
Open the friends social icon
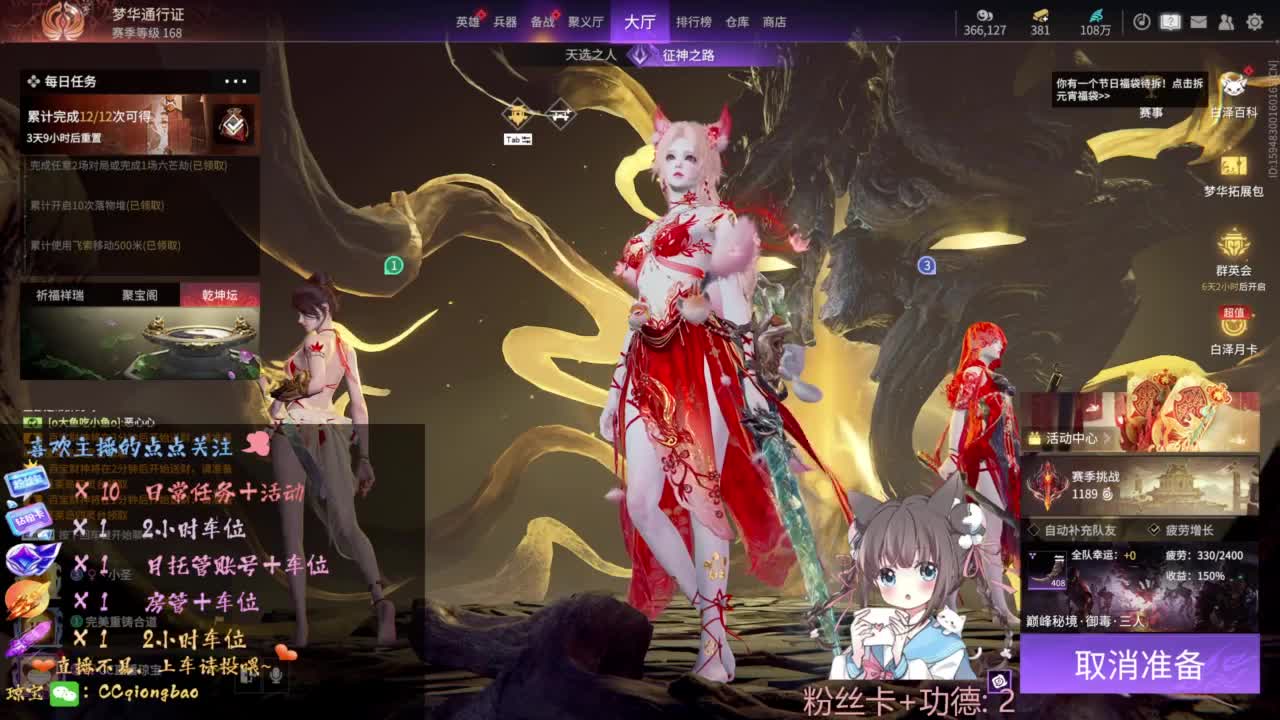(1225, 22)
